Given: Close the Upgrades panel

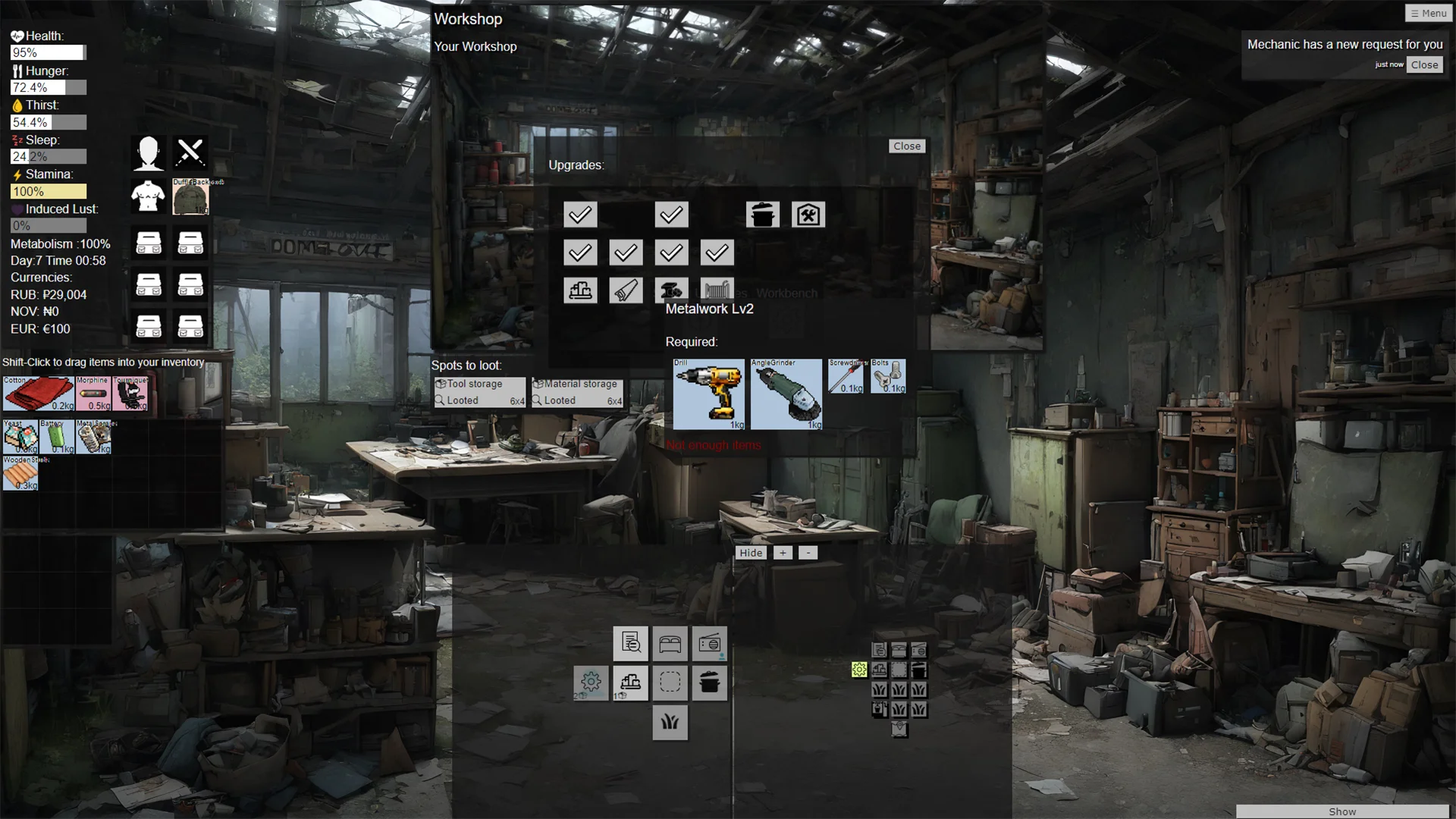Looking at the screenshot, I should click(906, 146).
